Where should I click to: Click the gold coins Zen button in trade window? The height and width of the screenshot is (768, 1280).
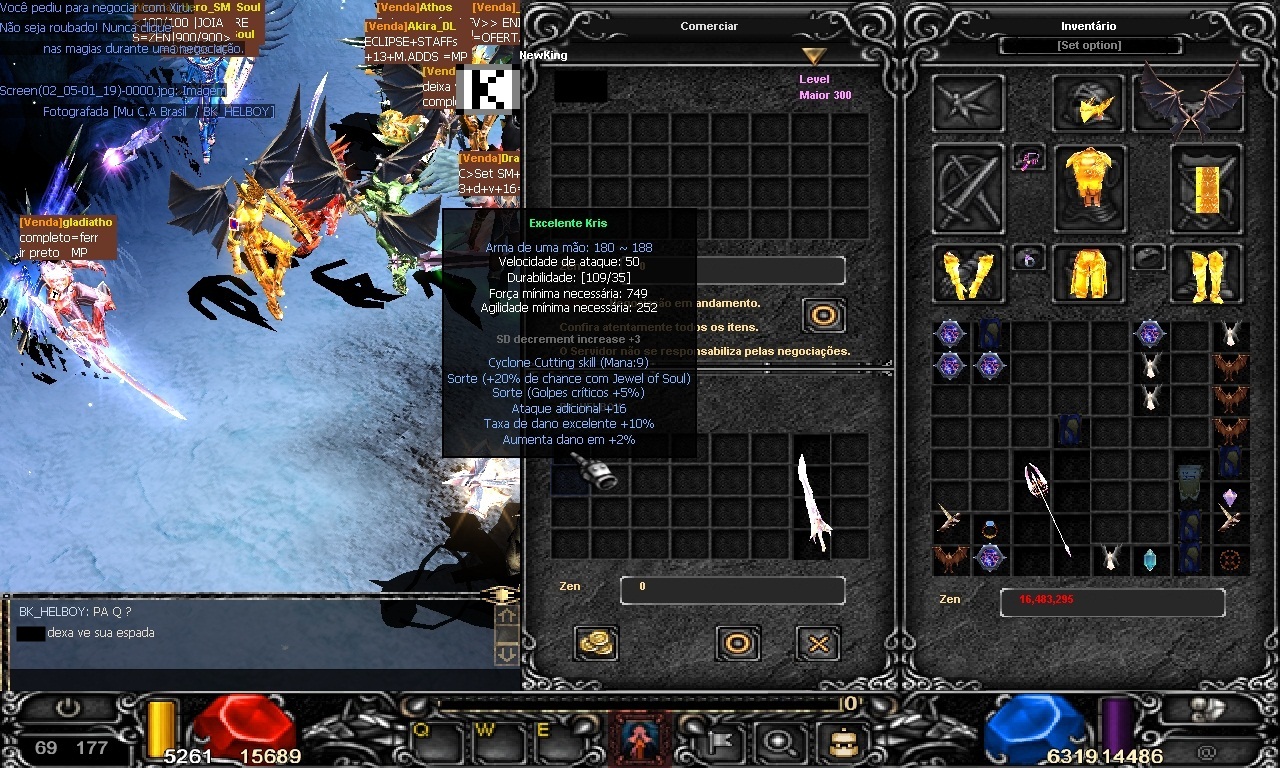tap(596, 643)
